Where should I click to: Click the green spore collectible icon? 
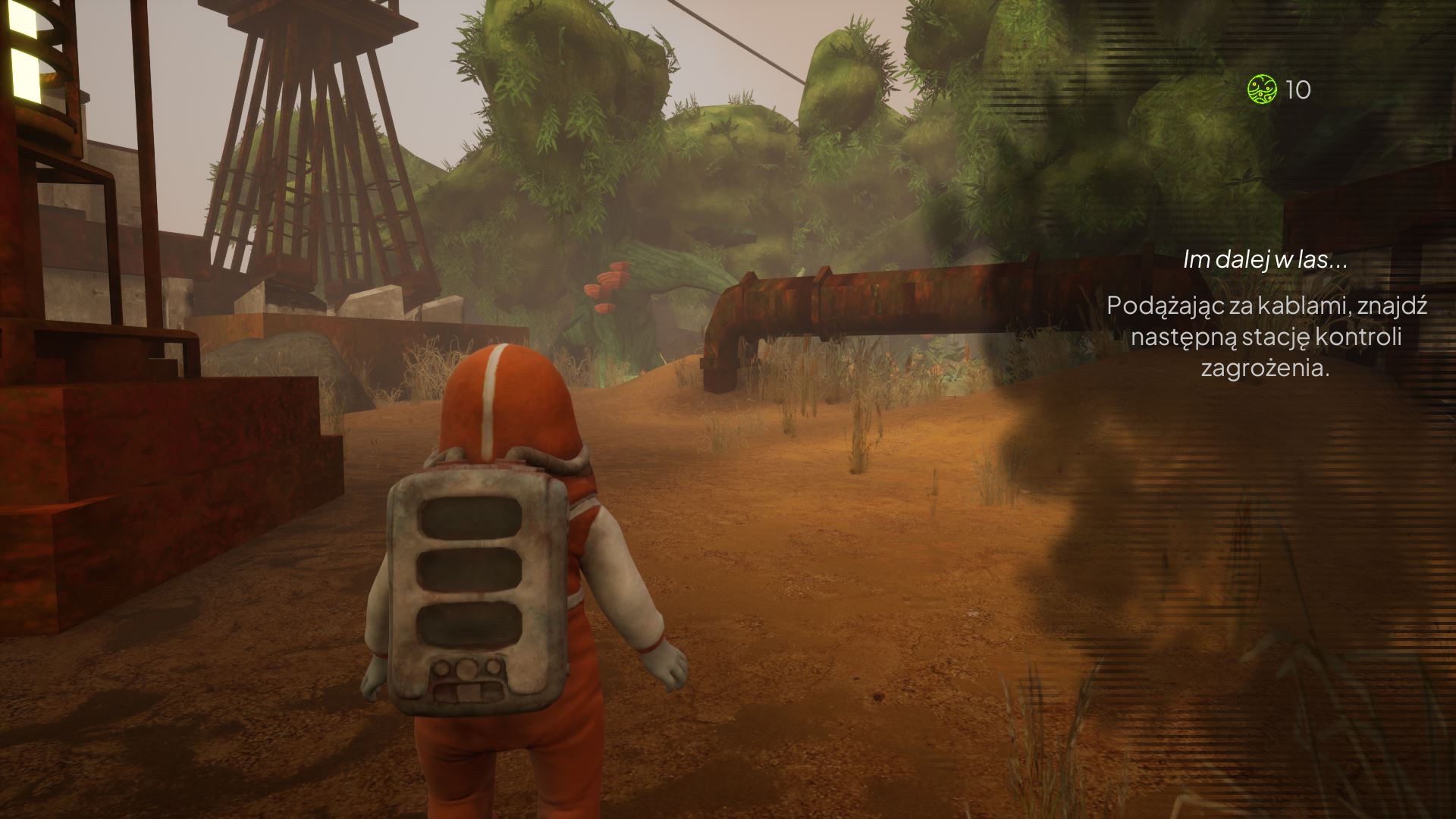(1262, 89)
